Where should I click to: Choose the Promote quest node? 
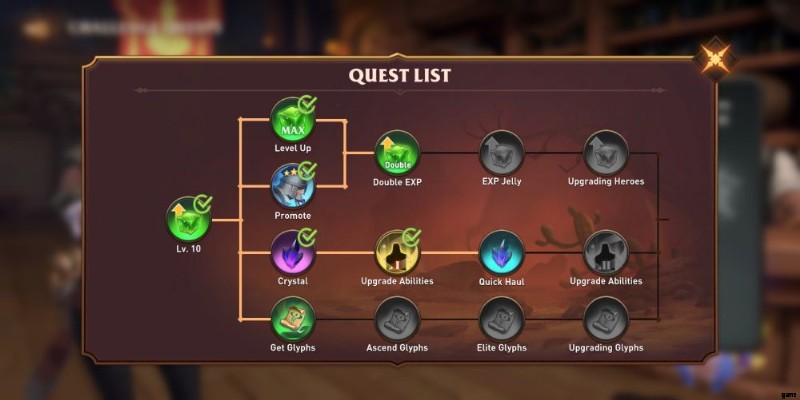pos(293,186)
